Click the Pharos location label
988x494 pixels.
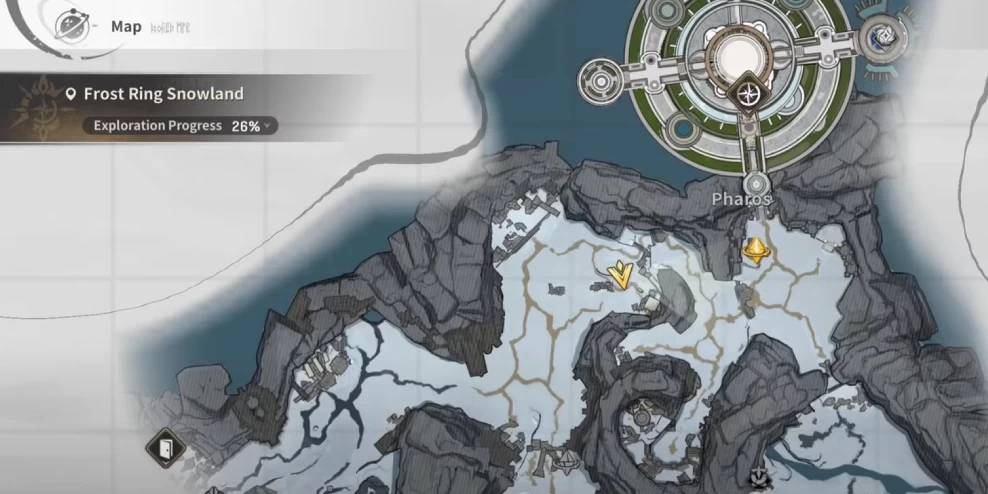tap(741, 199)
